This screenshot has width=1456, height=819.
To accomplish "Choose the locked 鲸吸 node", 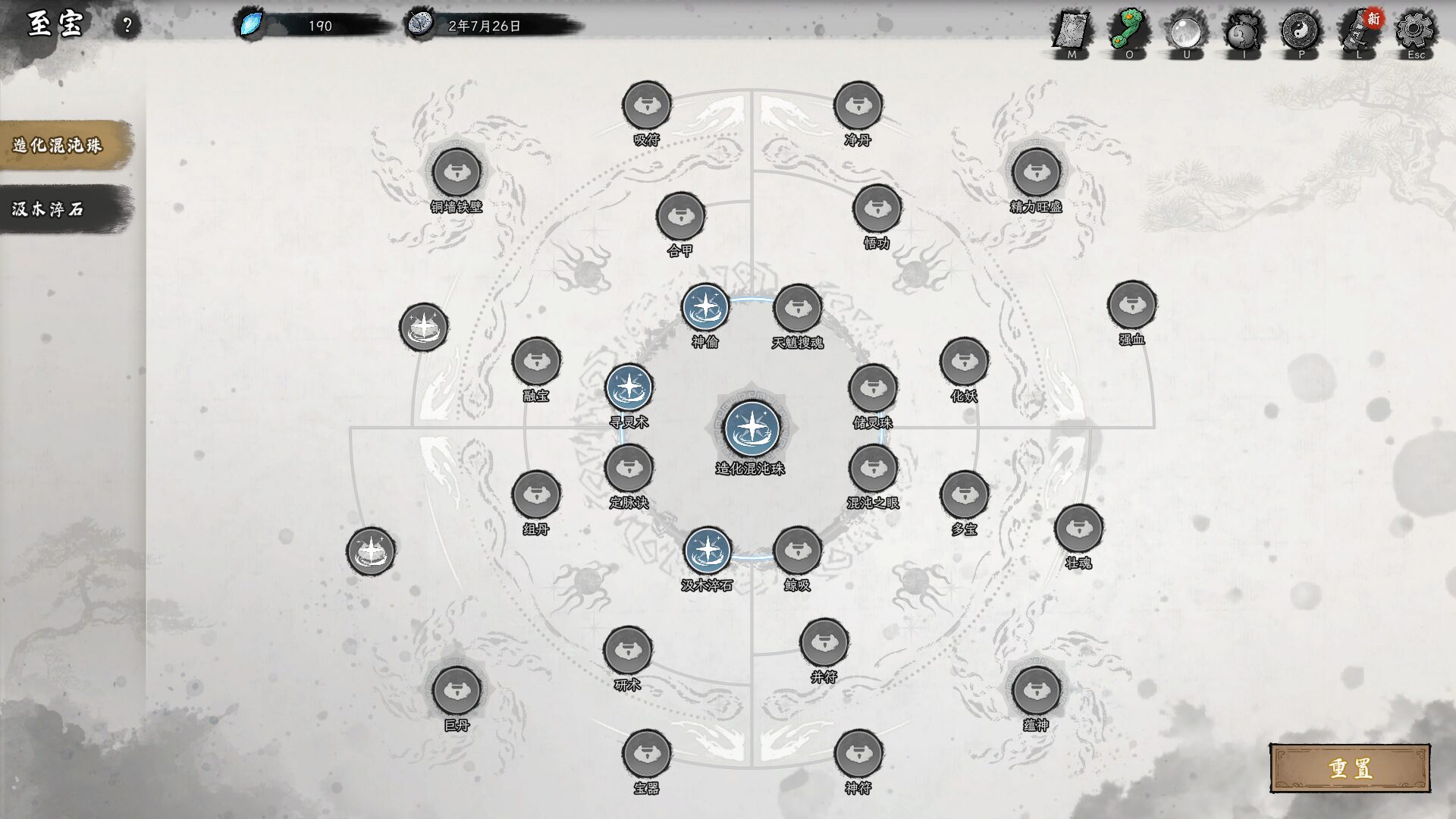I will tap(797, 551).
